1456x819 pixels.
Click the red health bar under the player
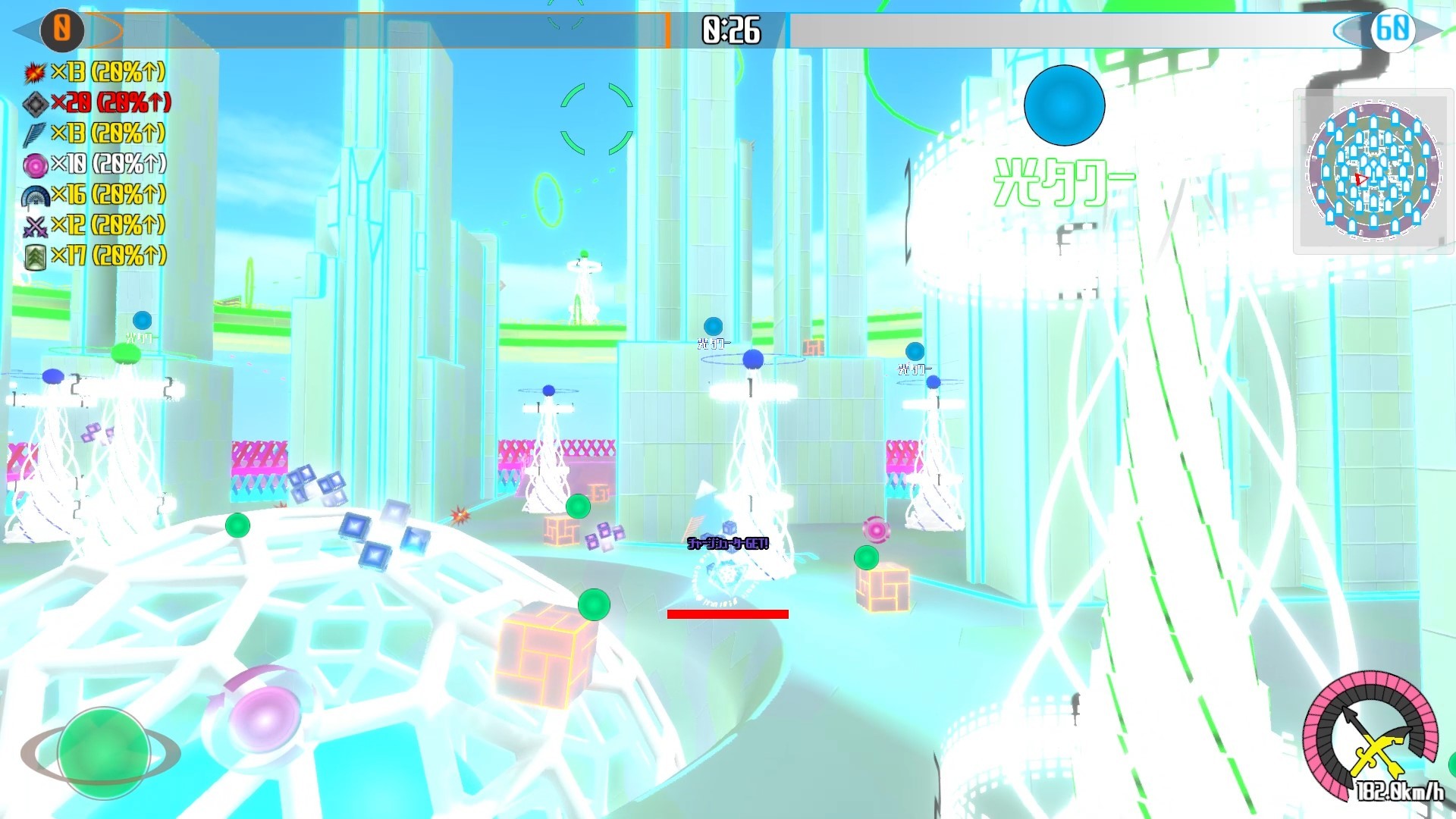(x=727, y=614)
